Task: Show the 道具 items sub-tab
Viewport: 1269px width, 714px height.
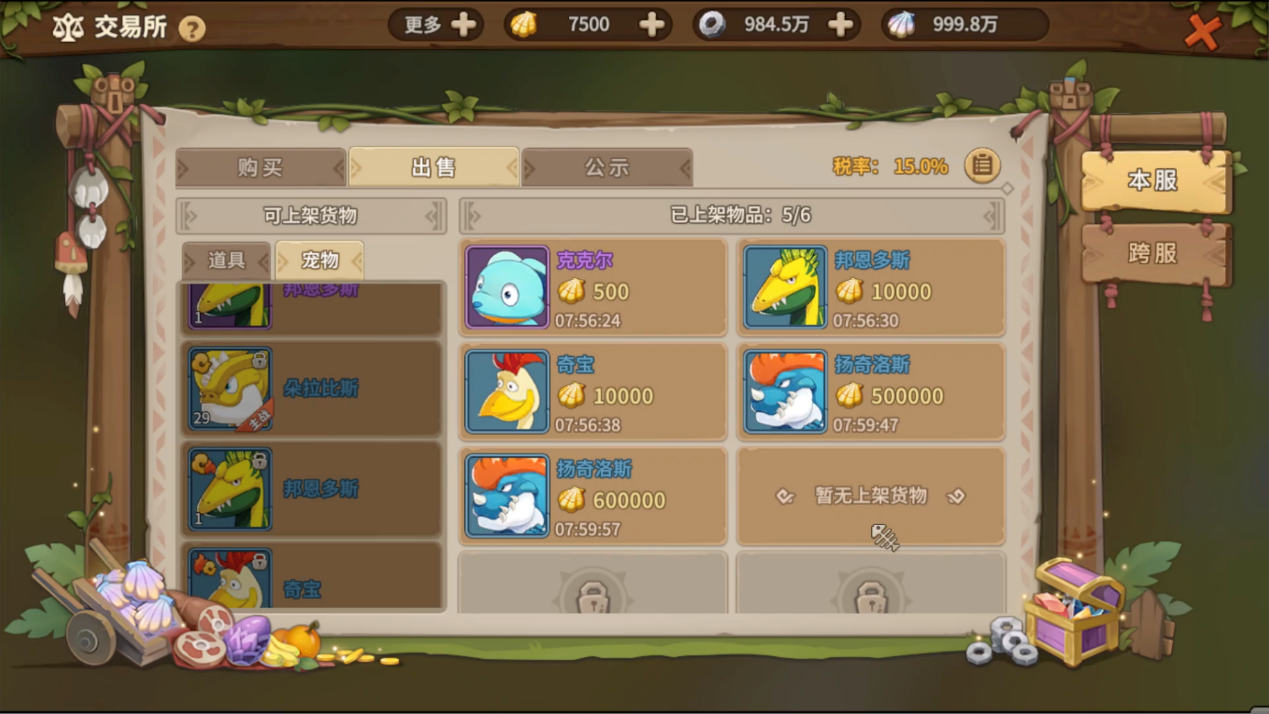Action: 227,261
